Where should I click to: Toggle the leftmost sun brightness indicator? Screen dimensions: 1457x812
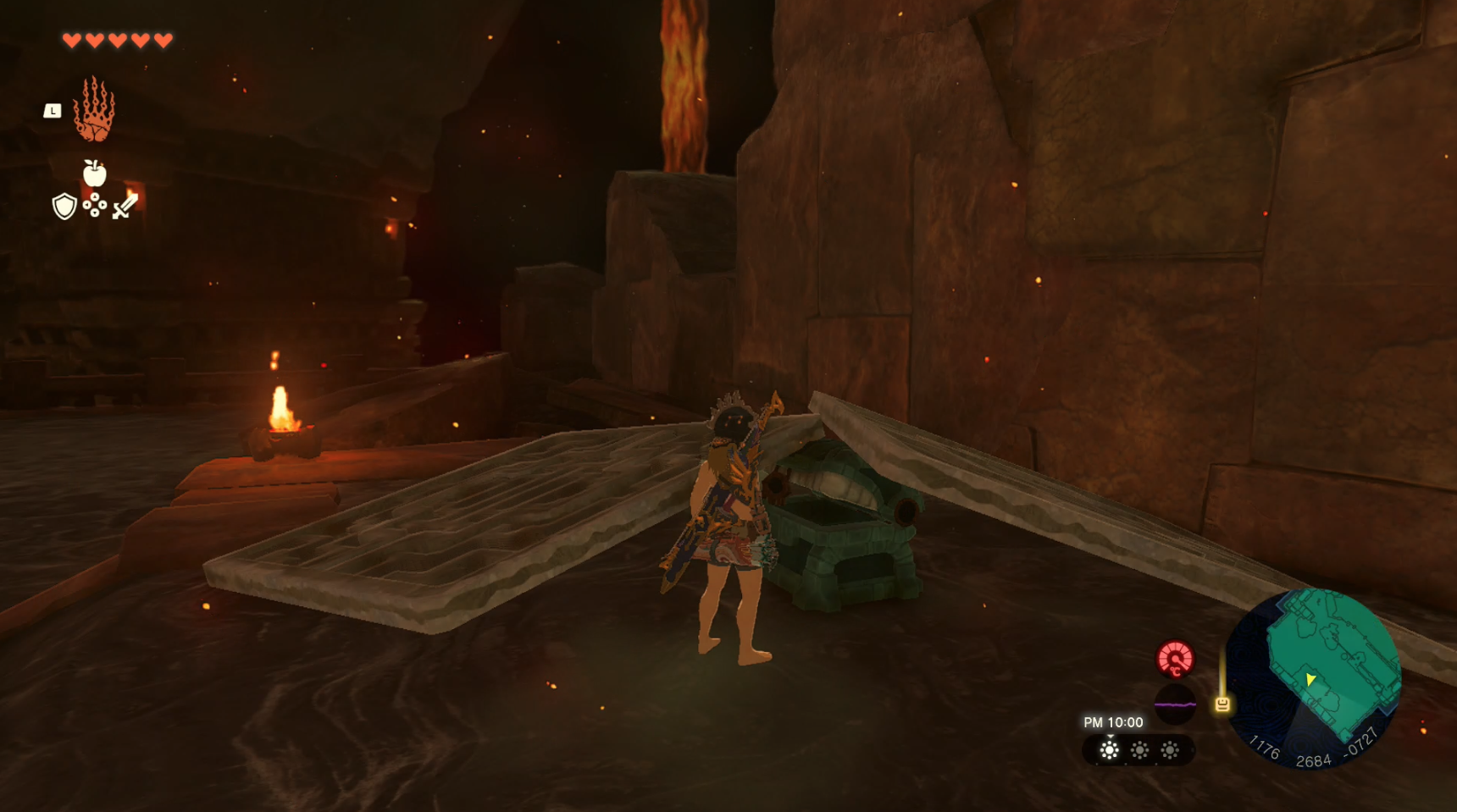[x=1111, y=749]
